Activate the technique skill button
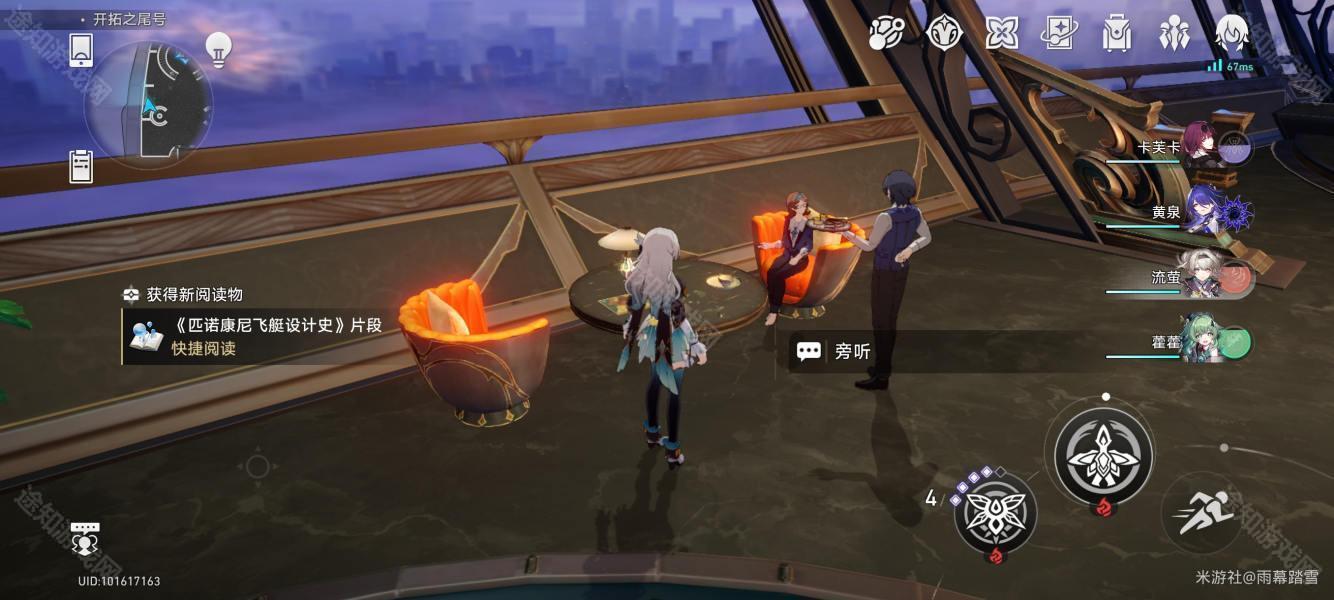 click(995, 512)
